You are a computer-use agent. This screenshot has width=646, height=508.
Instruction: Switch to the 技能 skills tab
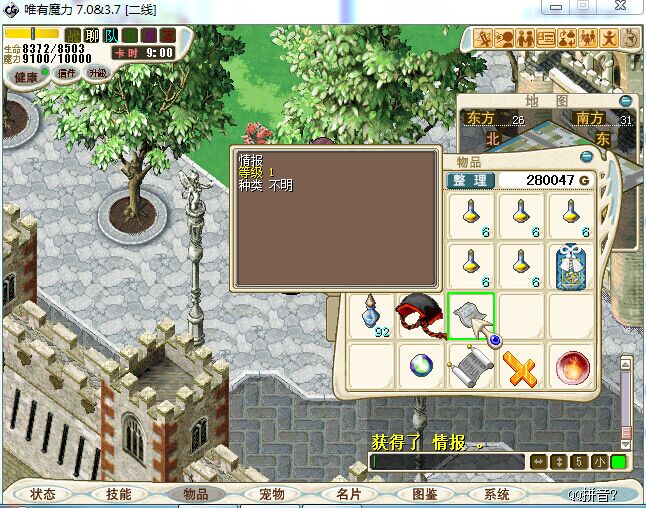point(119,494)
